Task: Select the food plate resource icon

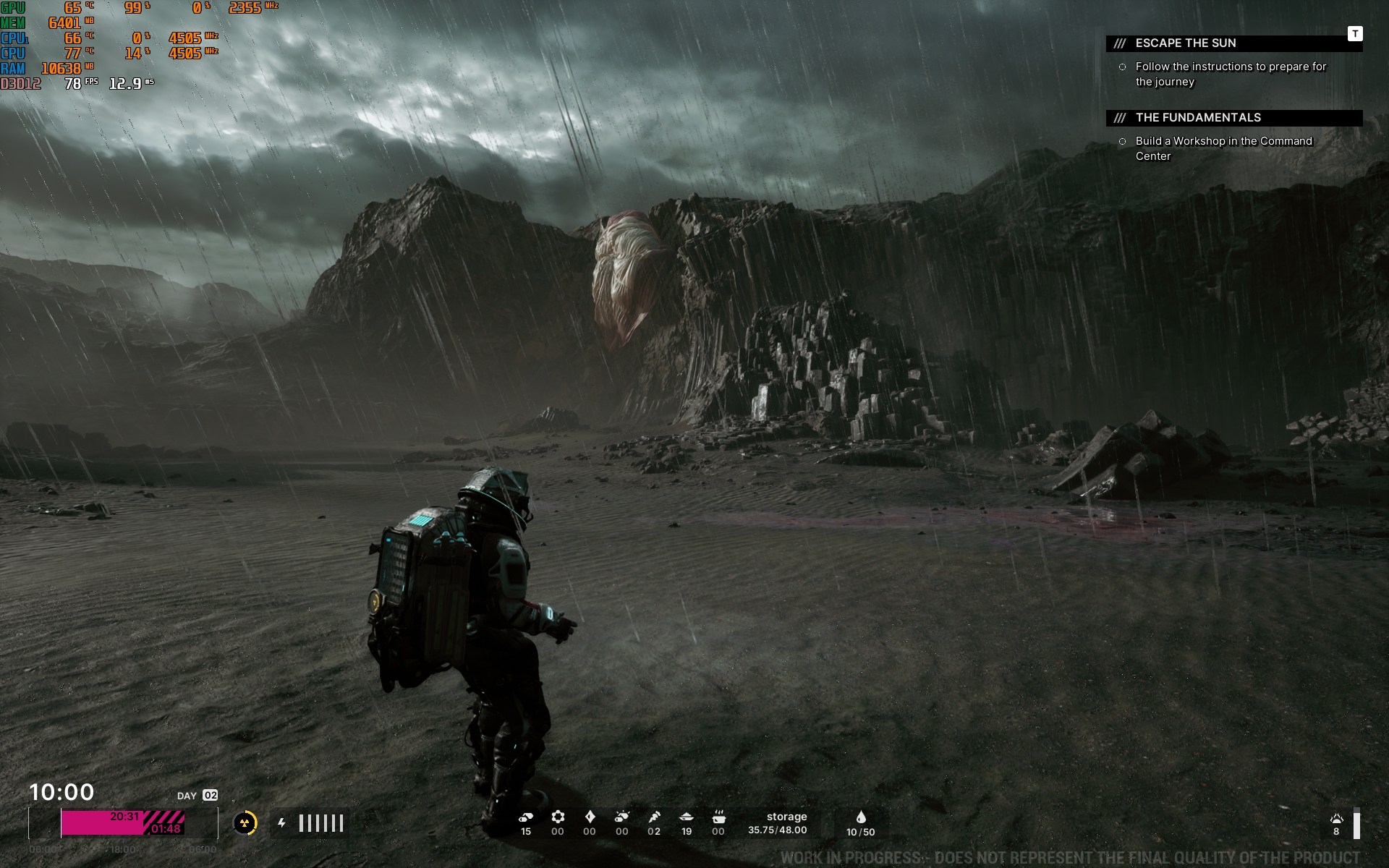Action: point(687,817)
